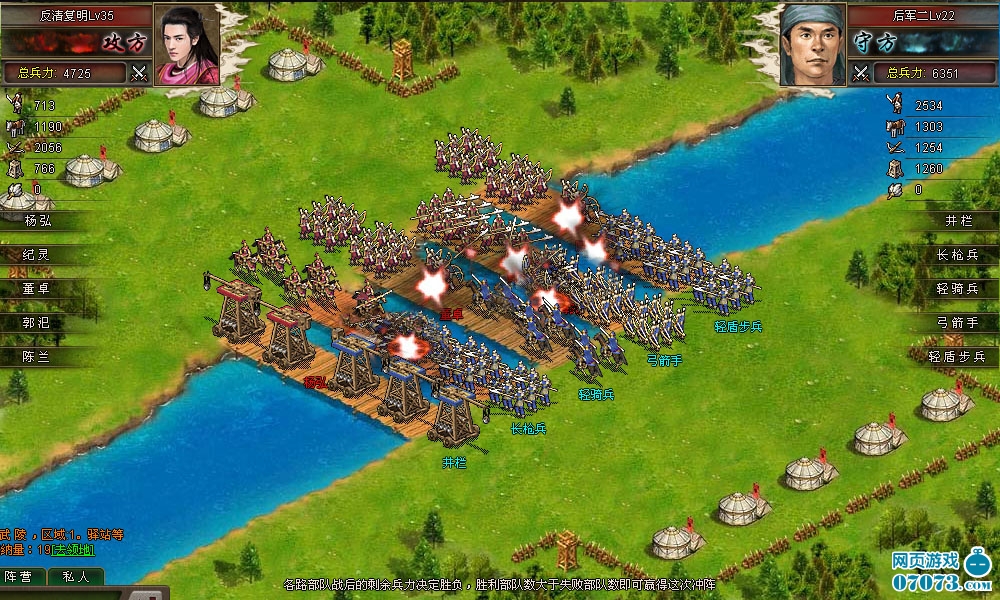Switch to the 私人 chat tab

click(75, 577)
